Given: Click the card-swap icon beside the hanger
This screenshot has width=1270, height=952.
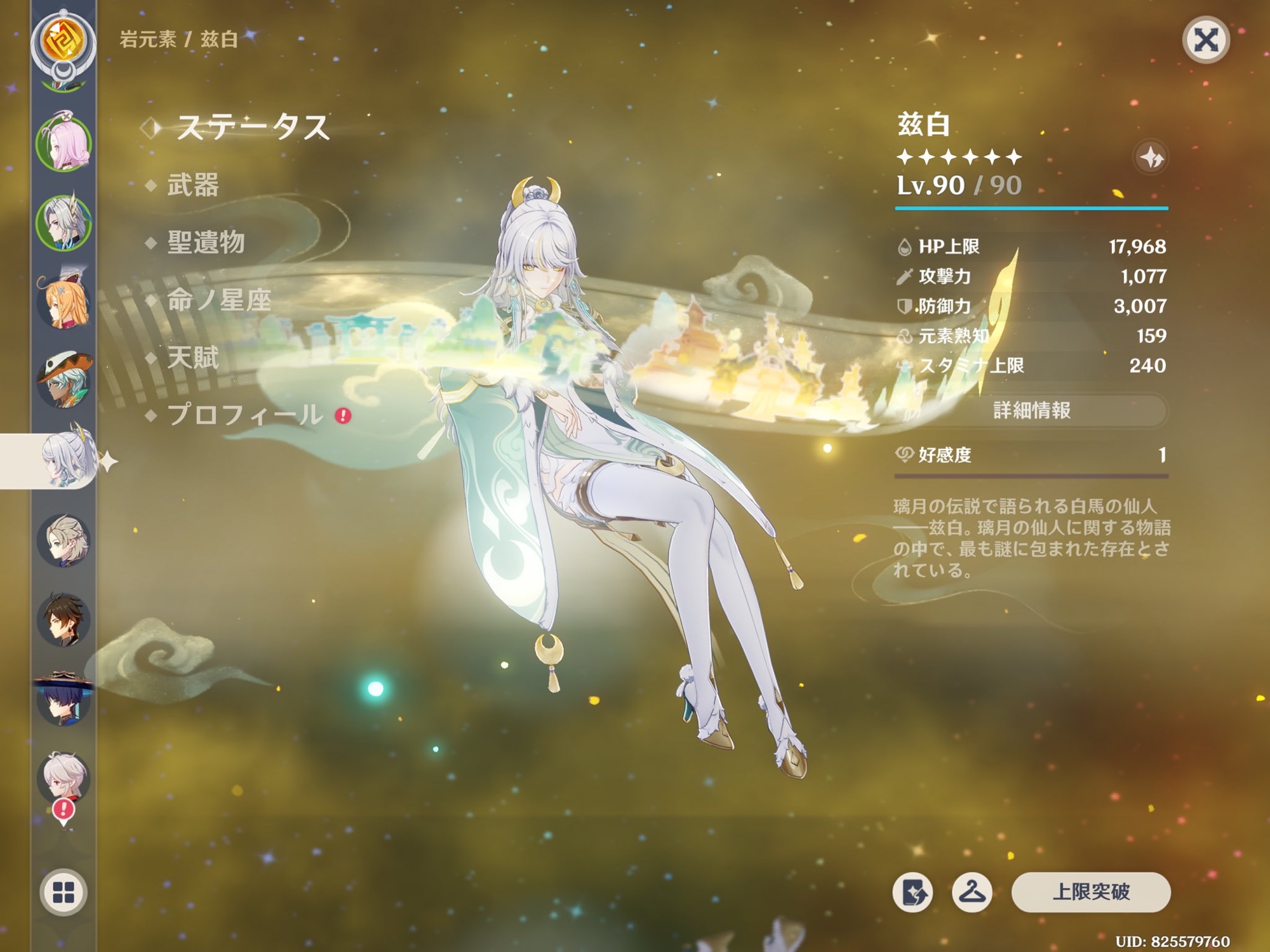Looking at the screenshot, I should [x=913, y=892].
